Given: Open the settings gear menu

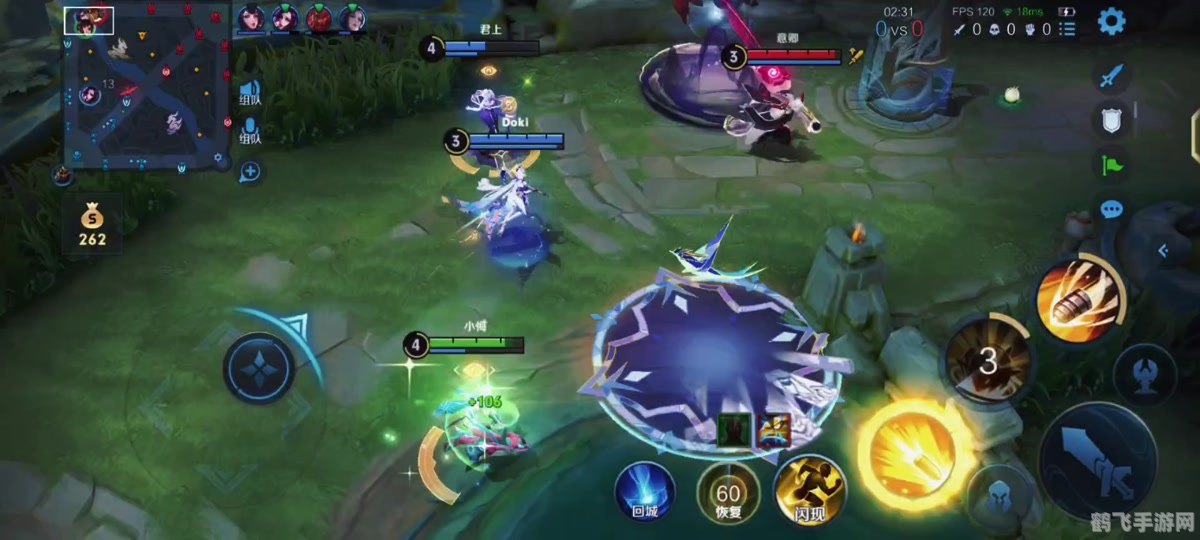Looking at the screenshot, I should pyautogui.click(x=1111, y=22).
